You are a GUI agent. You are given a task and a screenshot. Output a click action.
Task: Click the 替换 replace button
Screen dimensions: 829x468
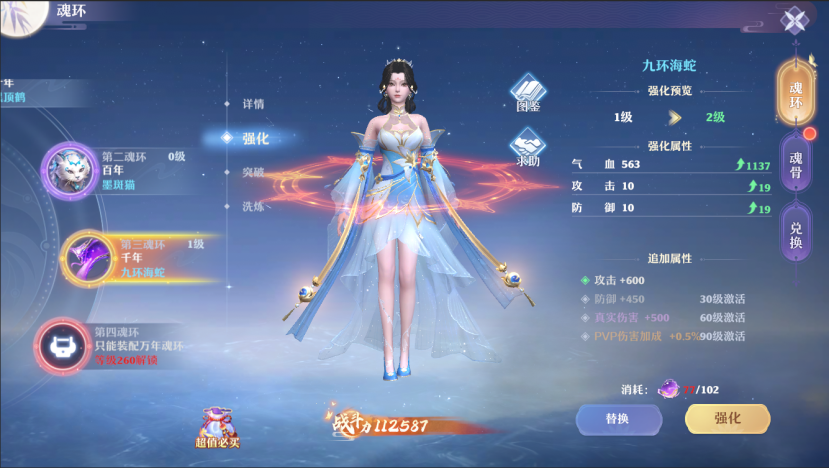click(x=617, y=419)
